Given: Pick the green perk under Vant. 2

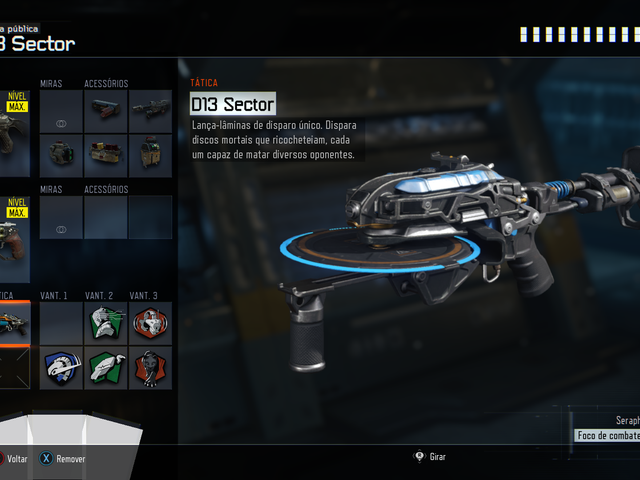Looking at the screenshot, I should (105, 368).
